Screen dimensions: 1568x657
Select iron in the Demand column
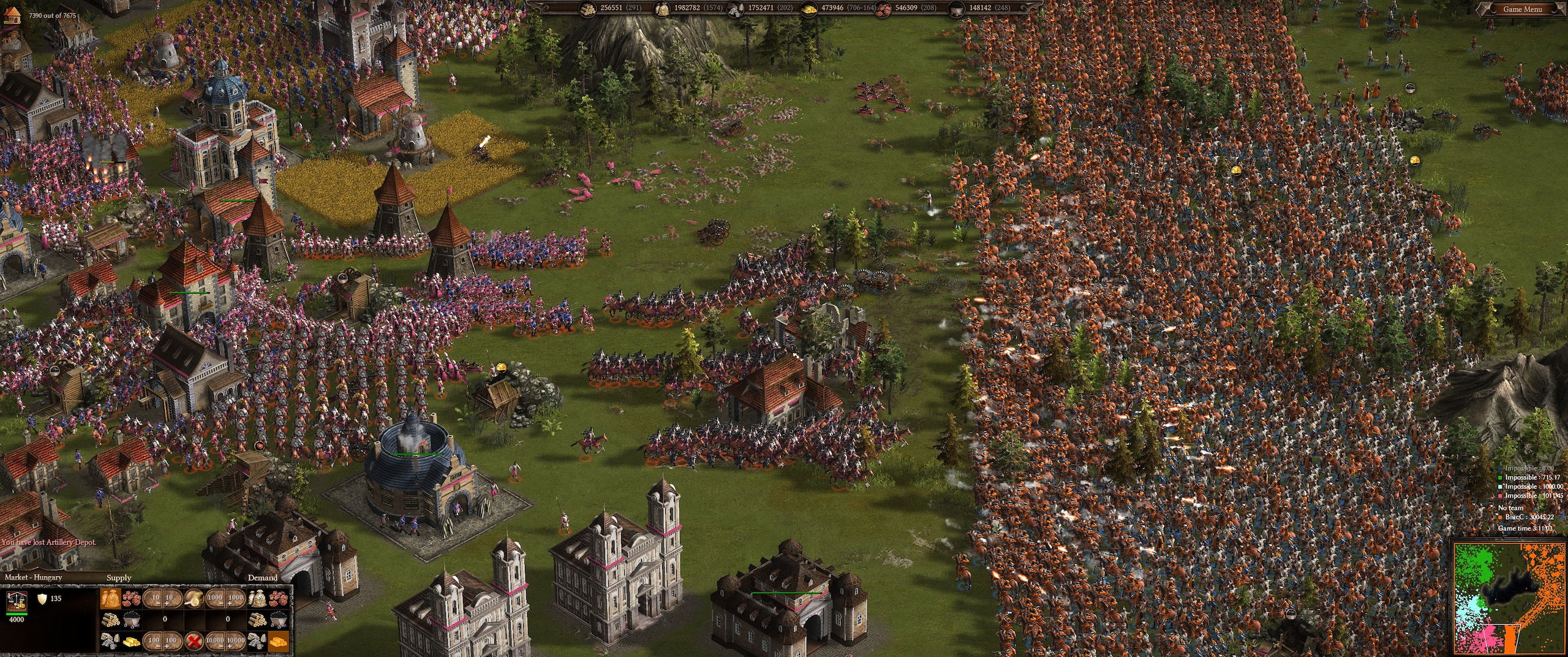(277, 598)
